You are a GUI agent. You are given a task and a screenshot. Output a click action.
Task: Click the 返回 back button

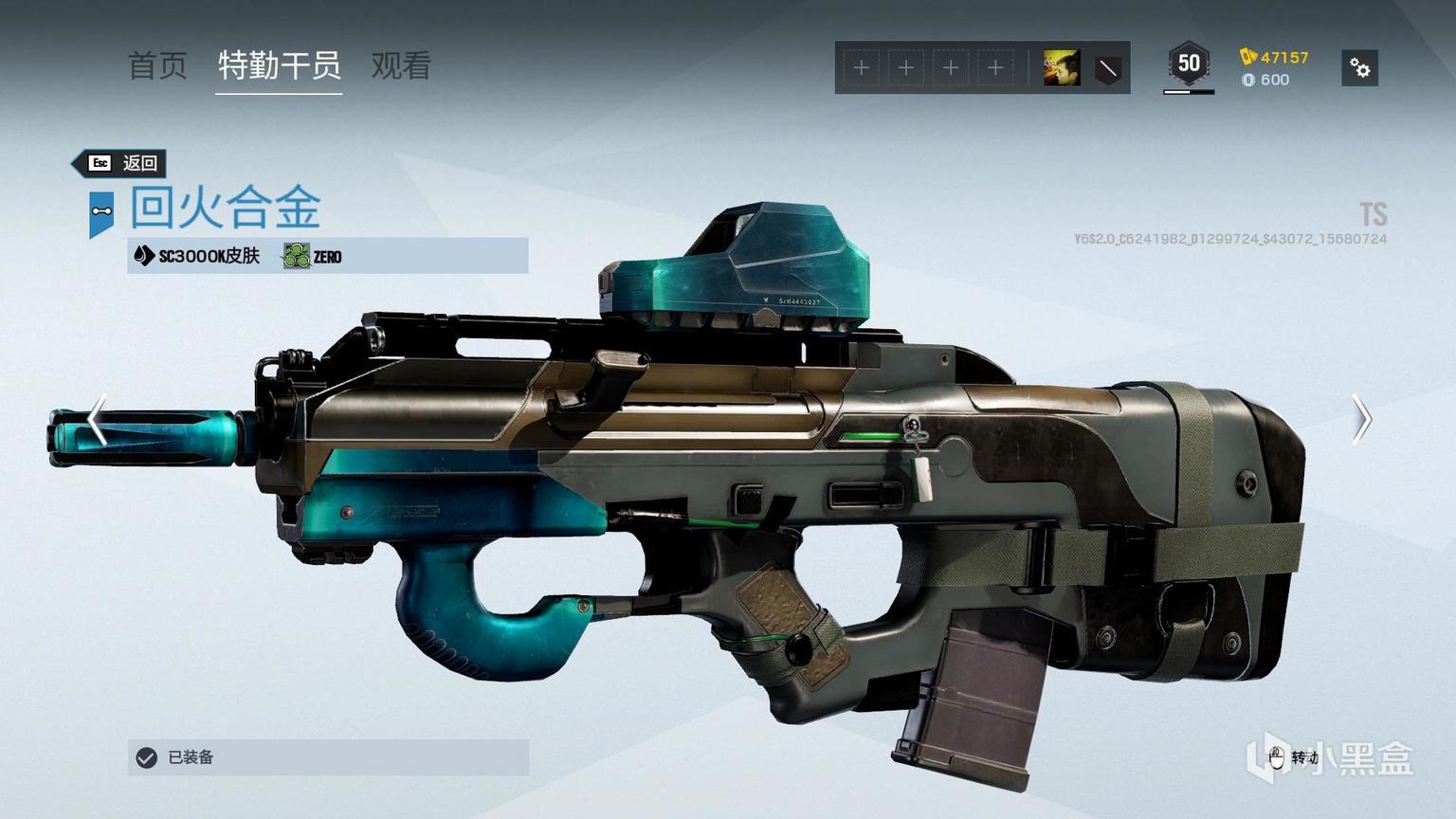124,163
